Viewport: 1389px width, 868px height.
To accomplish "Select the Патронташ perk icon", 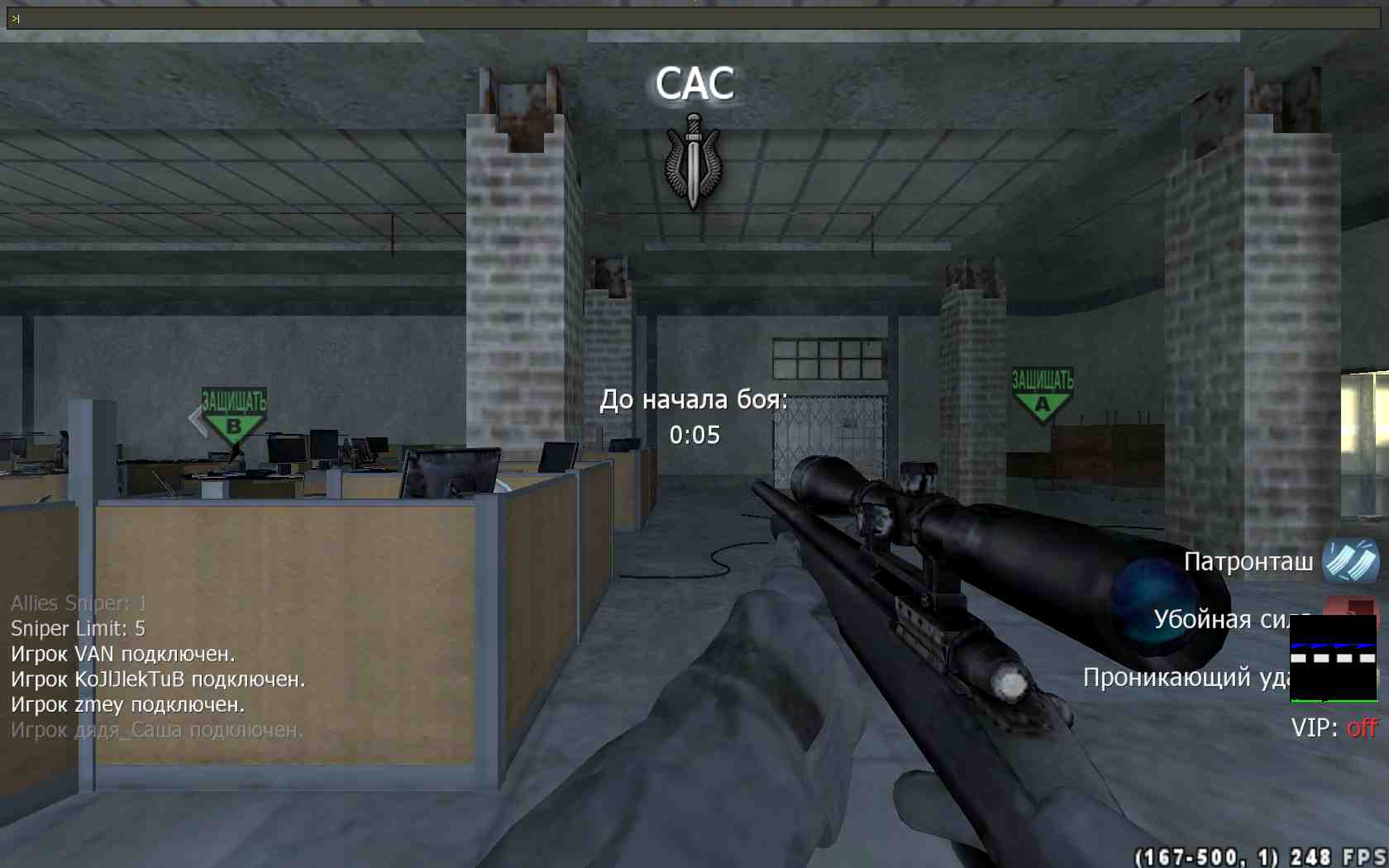I will point(1351,560).
